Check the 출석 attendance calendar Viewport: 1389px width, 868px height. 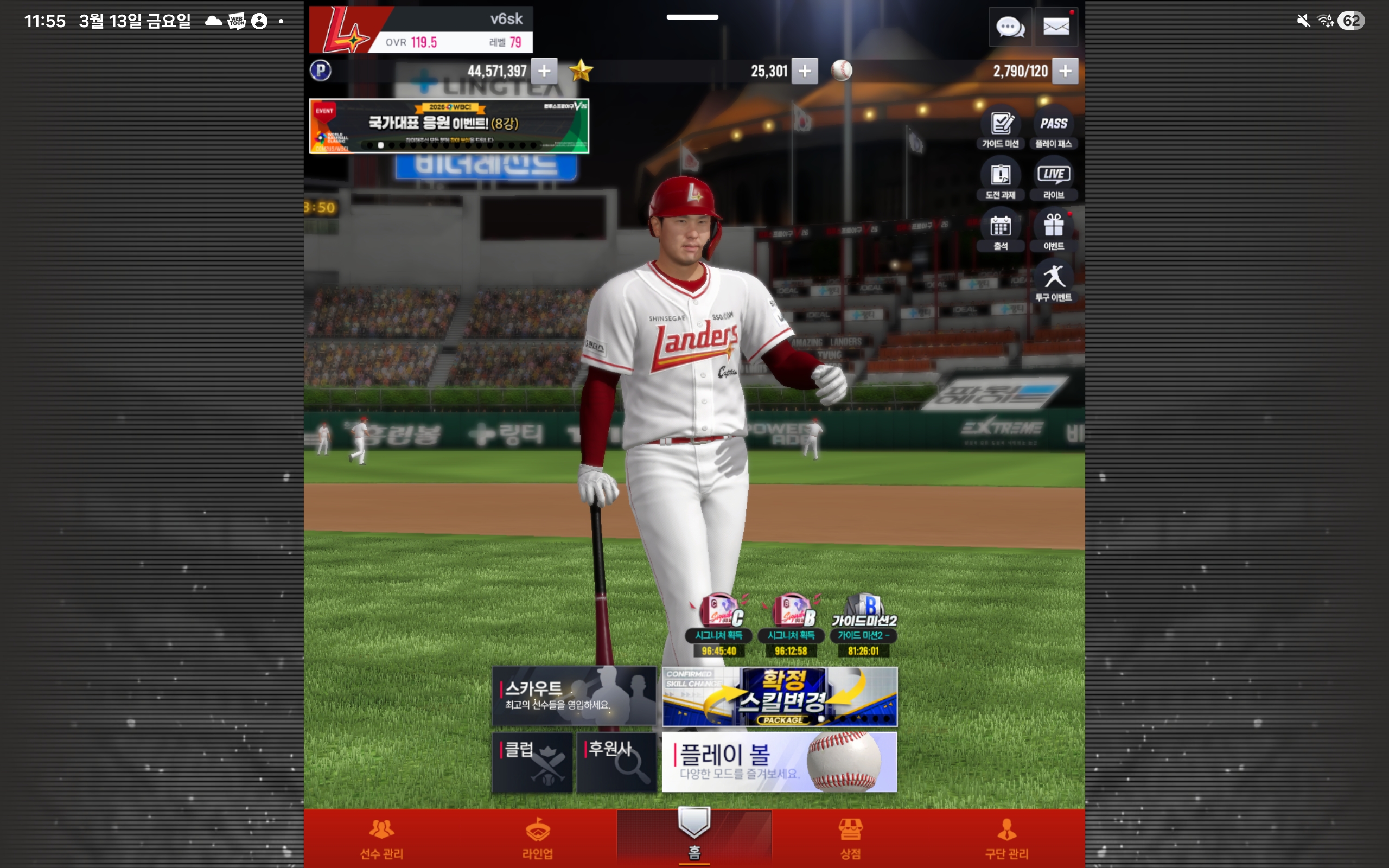[x=1001, y=230]
